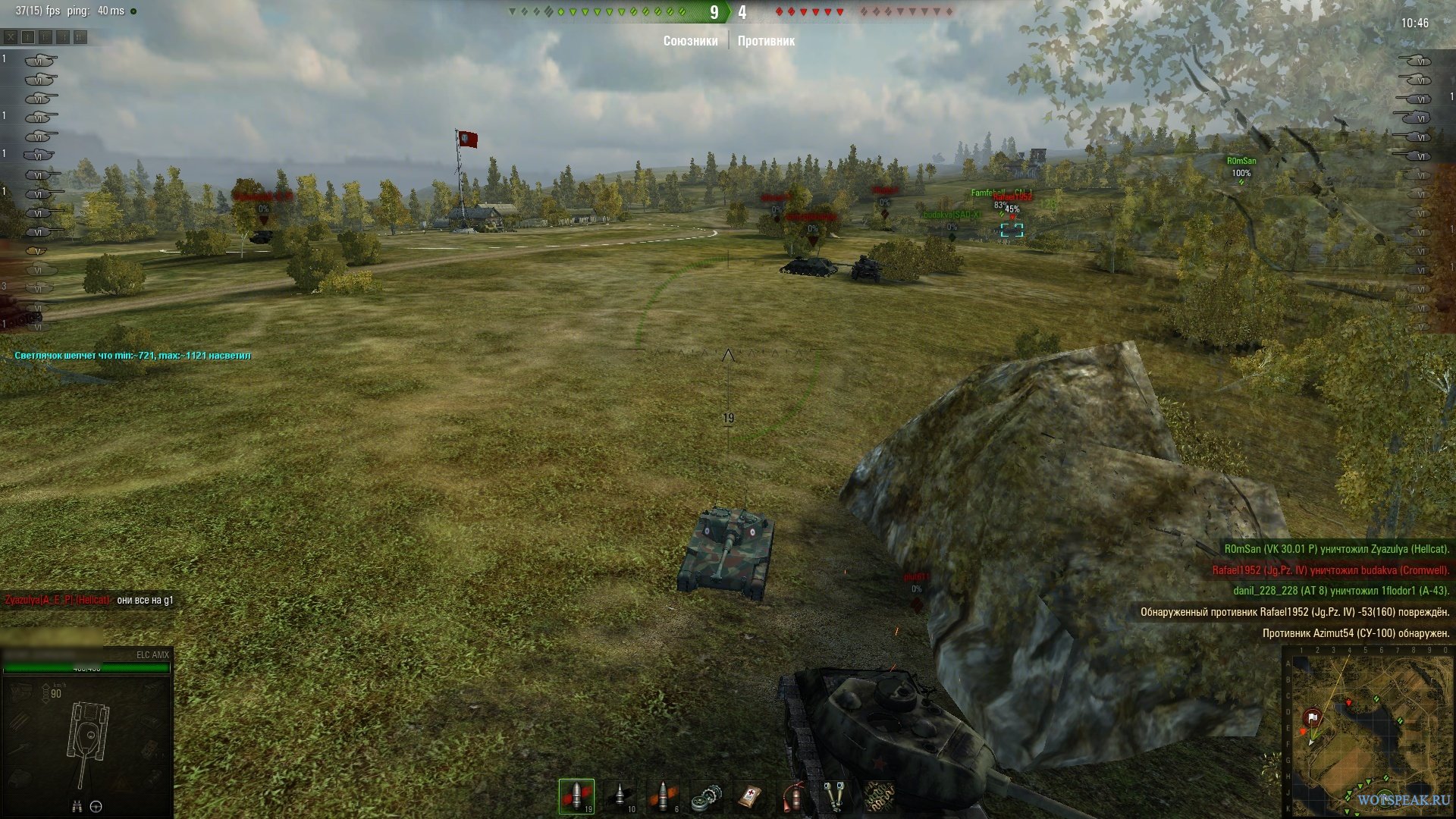Click the camouflage net equipment icon
Image resolution: width=1456 pixels, height=819 pixels.
tap(879, 796)
